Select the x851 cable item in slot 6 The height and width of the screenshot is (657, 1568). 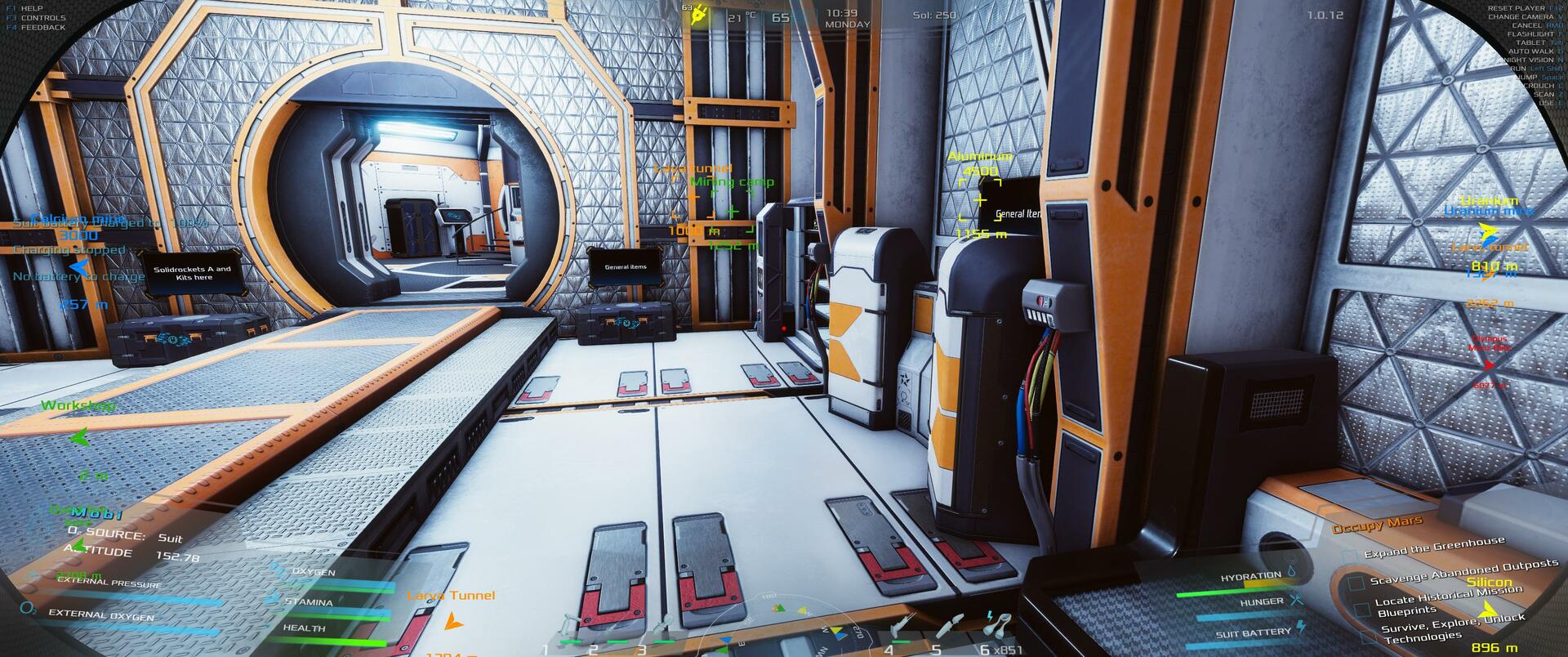click(996, 626)
